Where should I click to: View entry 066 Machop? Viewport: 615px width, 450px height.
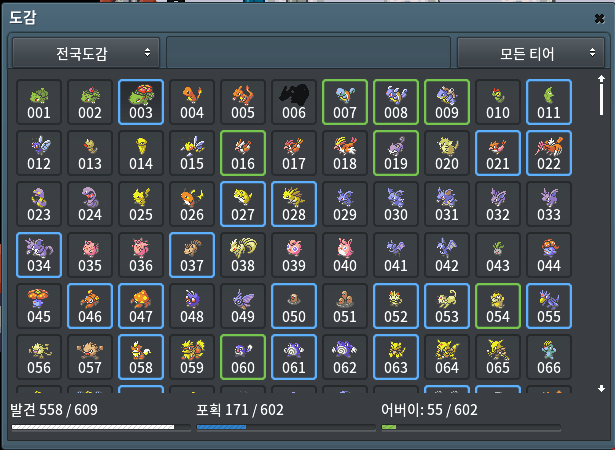click(x=549, y=357)
